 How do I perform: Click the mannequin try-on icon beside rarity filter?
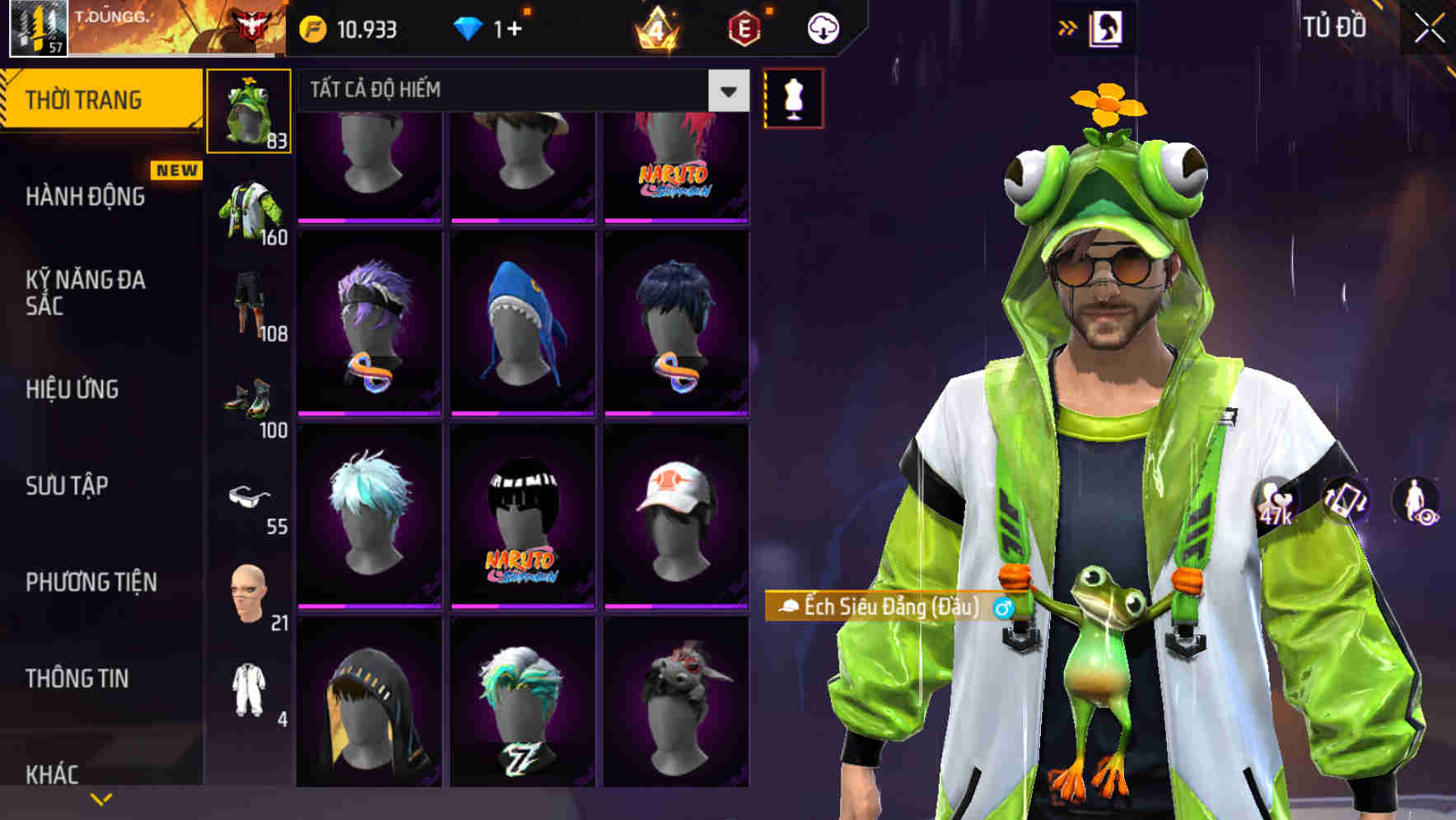(x=793, y=96)
